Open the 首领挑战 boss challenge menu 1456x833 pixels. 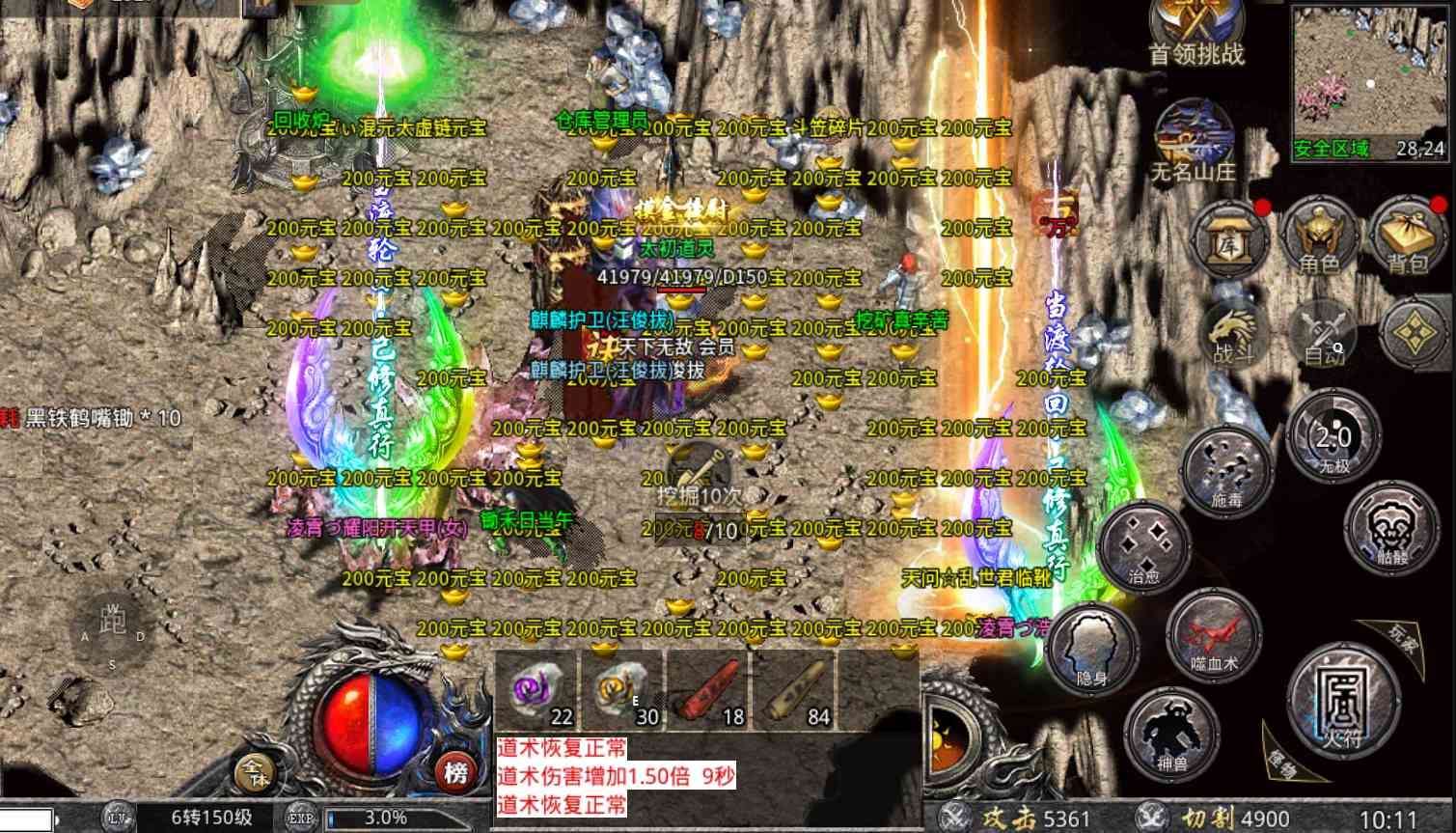(x=1196, y=33)
